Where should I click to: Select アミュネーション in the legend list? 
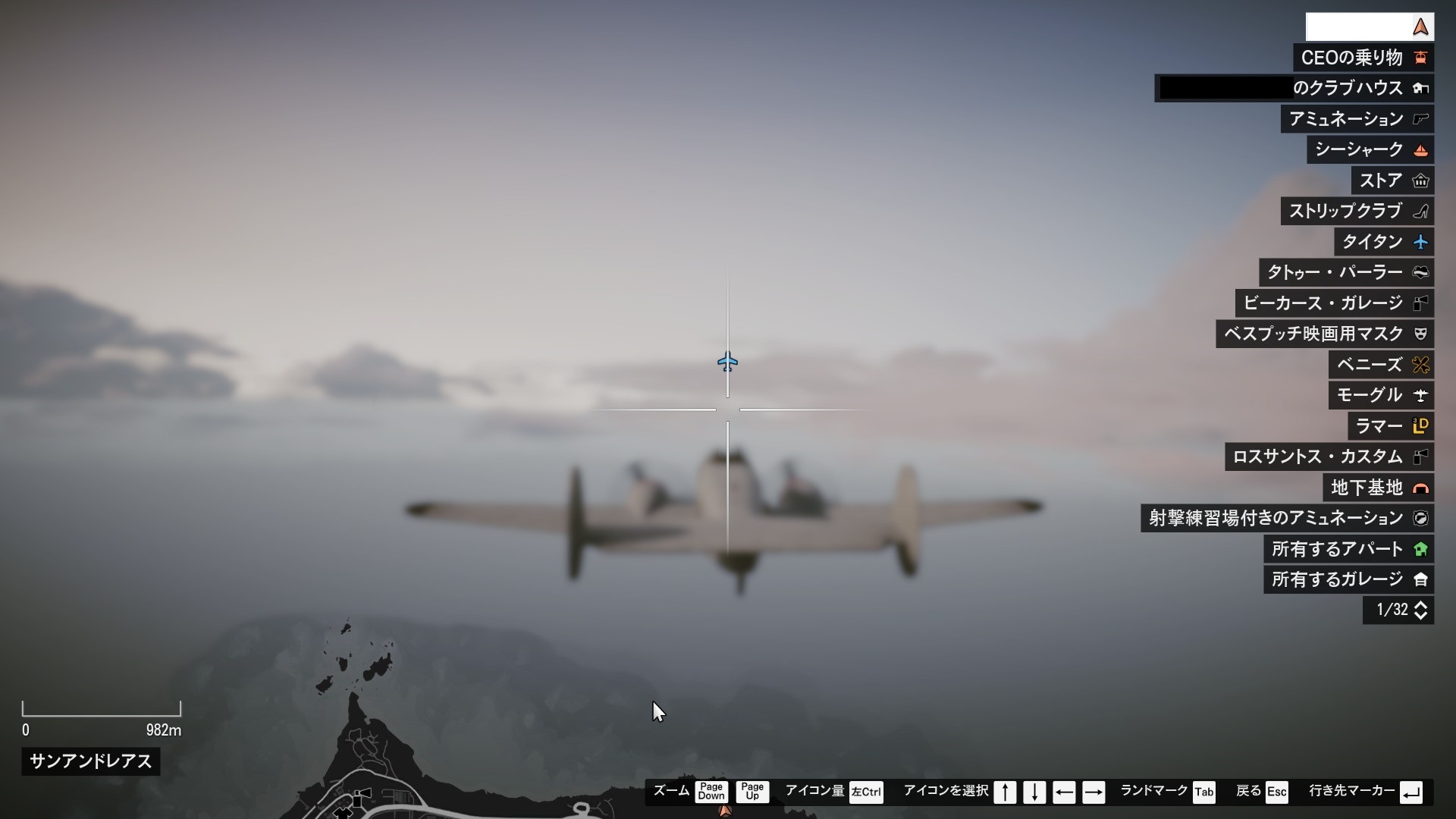(x=1357, y=119)
